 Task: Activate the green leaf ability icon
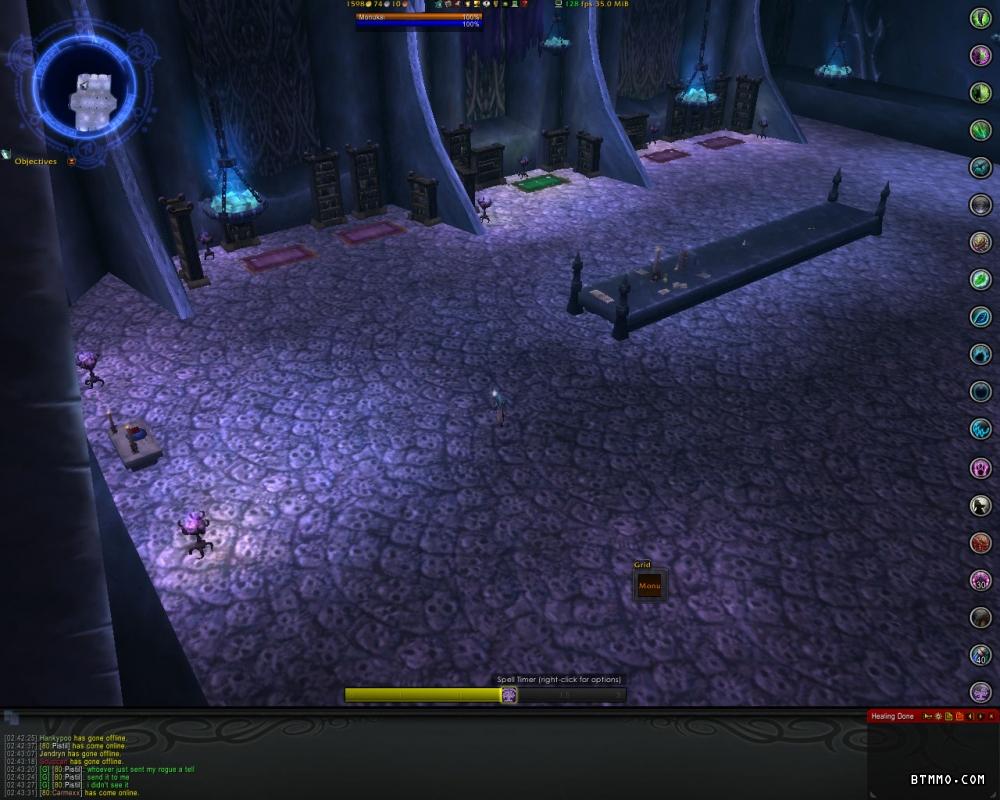980,280
